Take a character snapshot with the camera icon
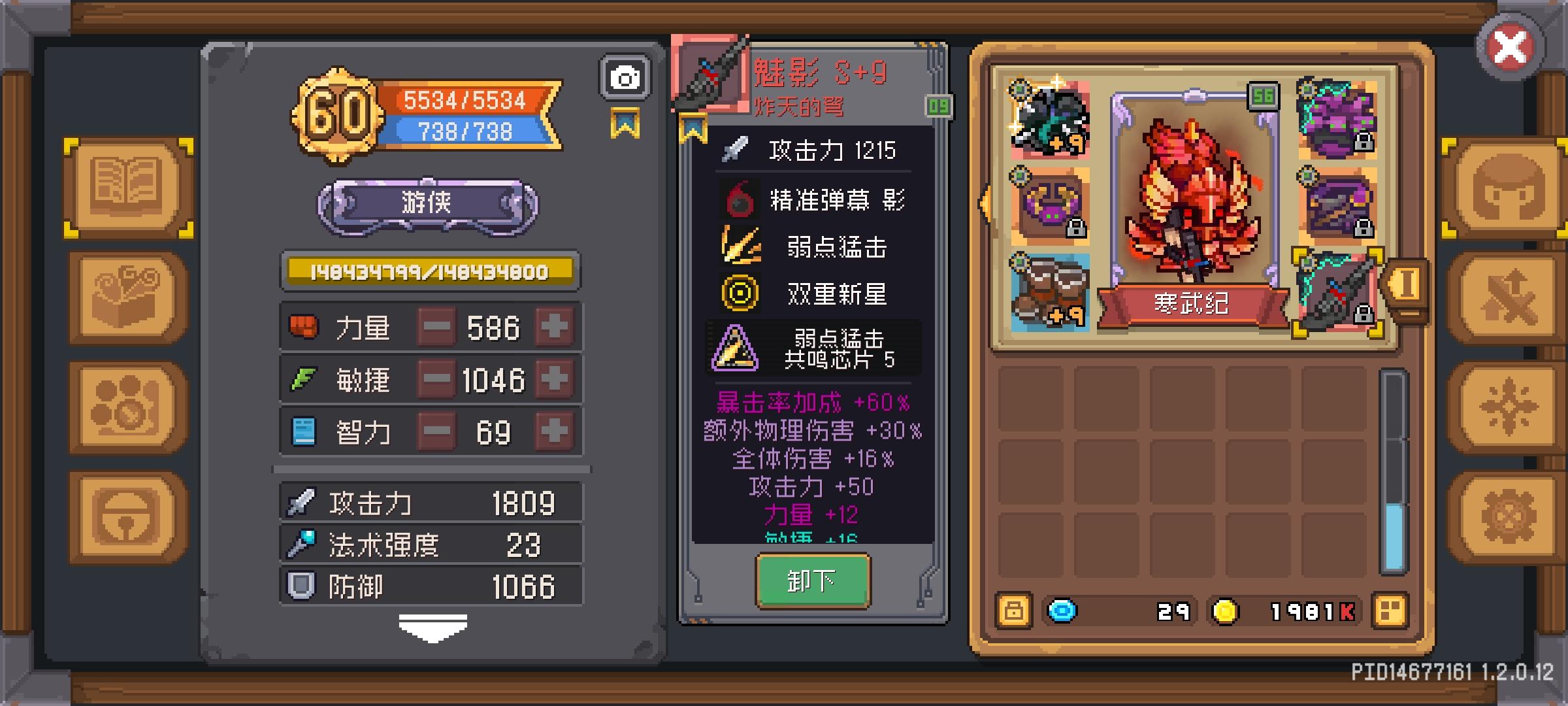 625,76
